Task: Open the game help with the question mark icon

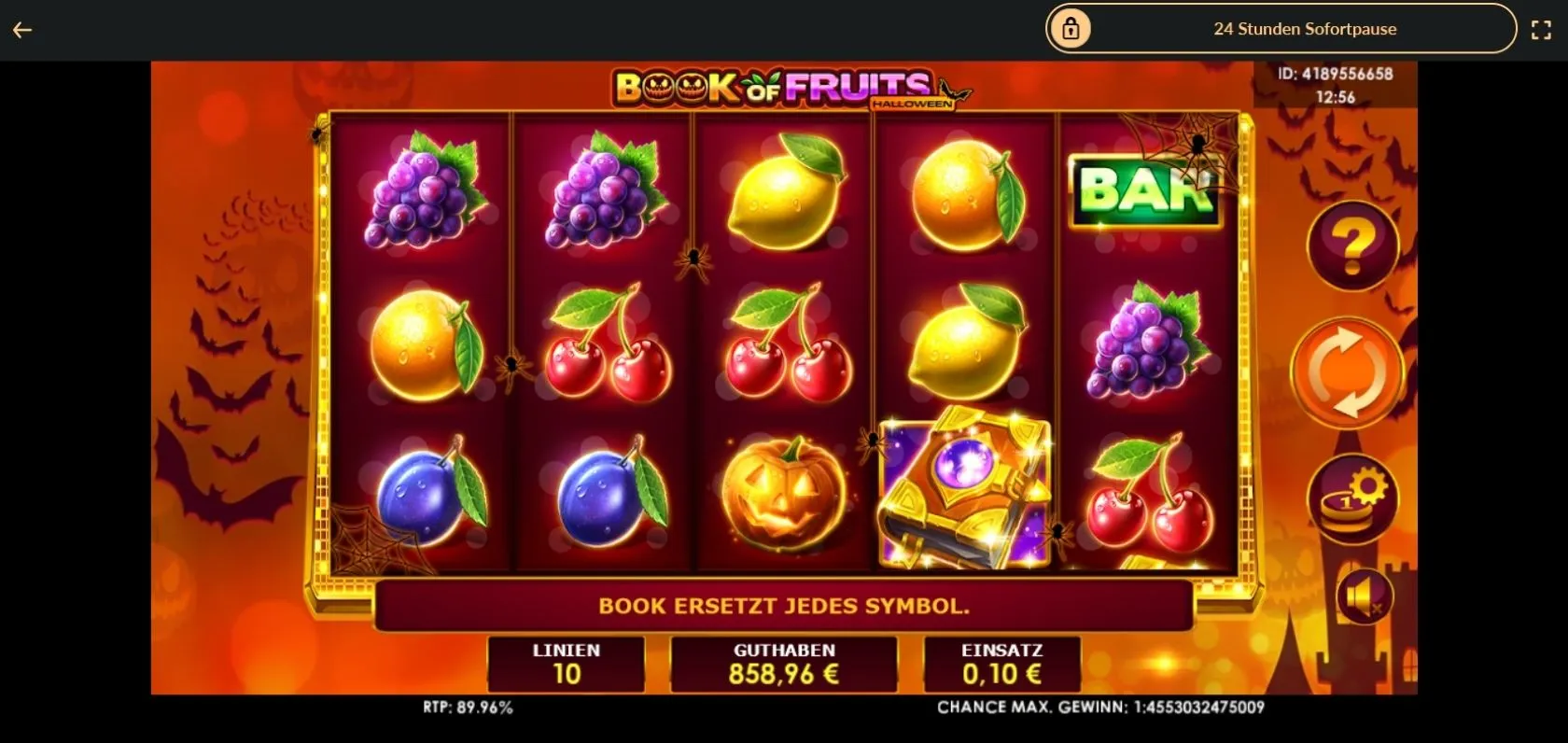Action: click(x=1351, y=245)
